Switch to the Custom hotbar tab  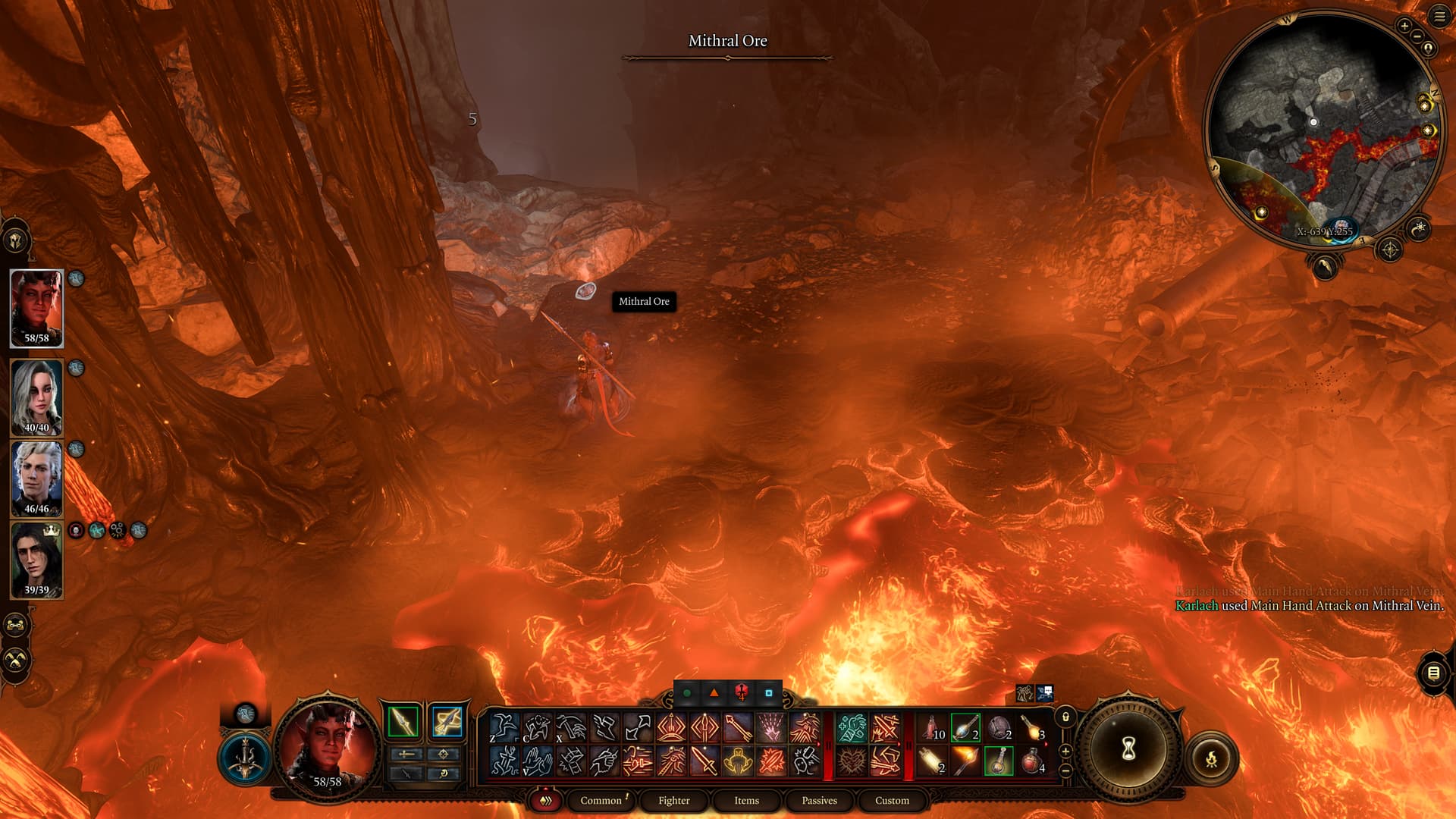tap(892, 800)
